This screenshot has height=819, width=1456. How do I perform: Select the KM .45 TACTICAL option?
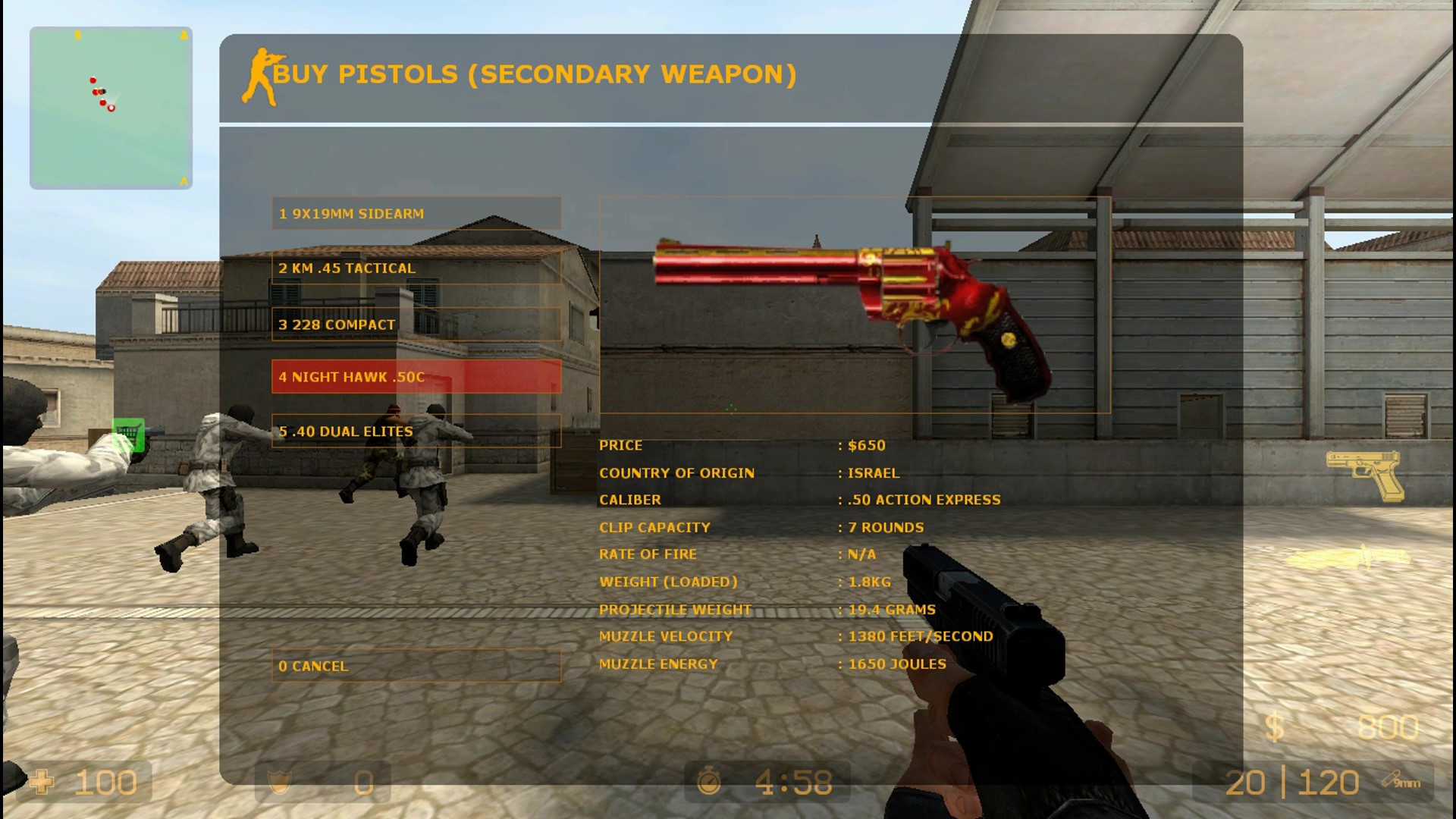click(416, 268)
